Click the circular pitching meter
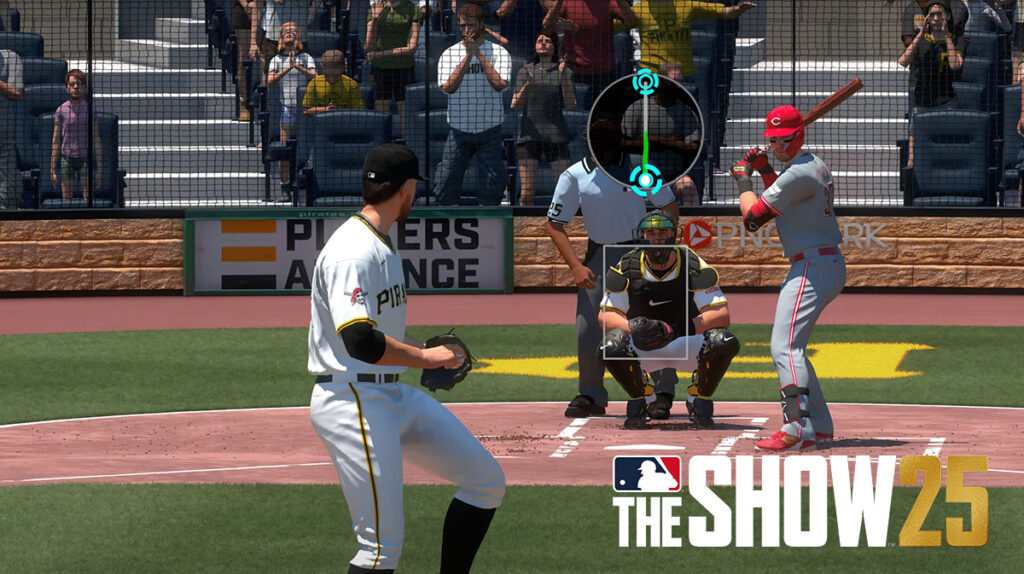 (x=645, y=131)
